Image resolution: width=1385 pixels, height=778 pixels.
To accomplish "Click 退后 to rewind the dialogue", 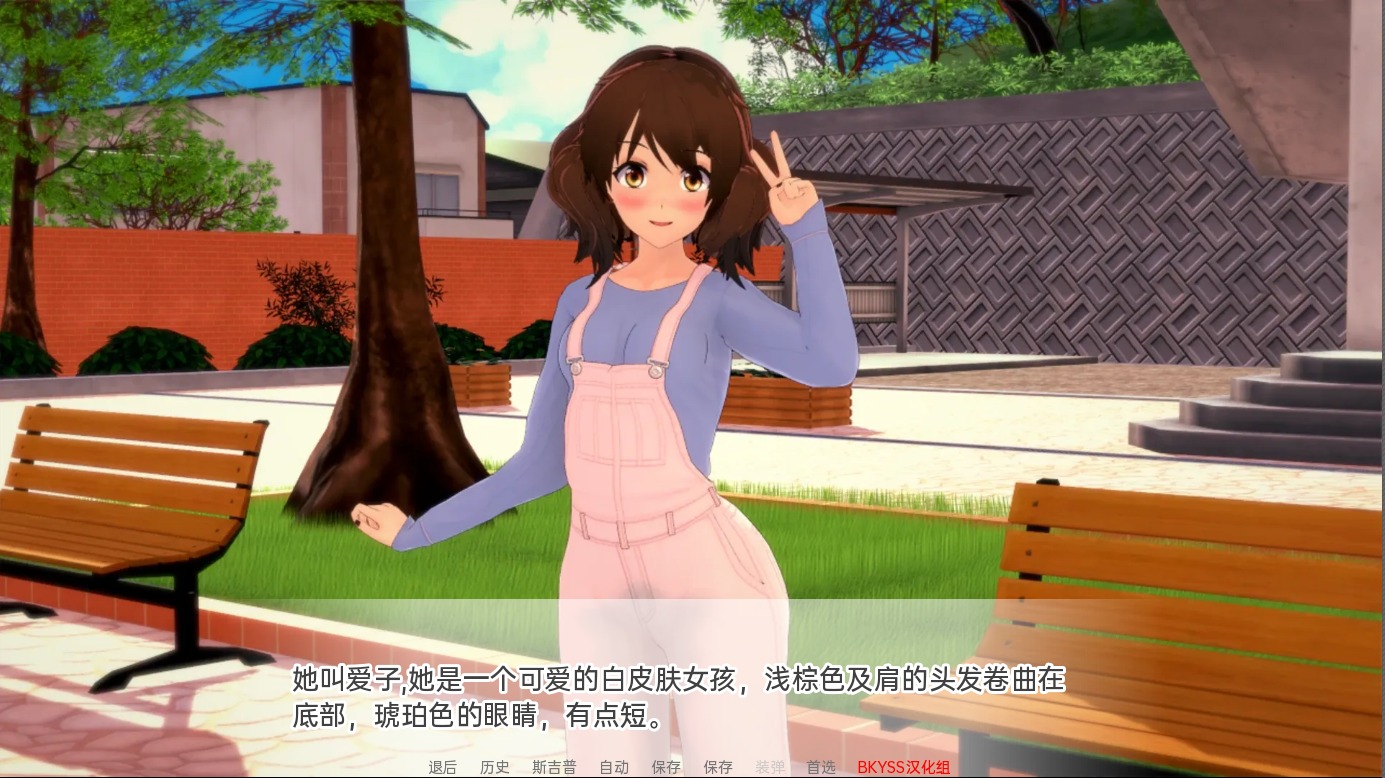I will point(440,768).
